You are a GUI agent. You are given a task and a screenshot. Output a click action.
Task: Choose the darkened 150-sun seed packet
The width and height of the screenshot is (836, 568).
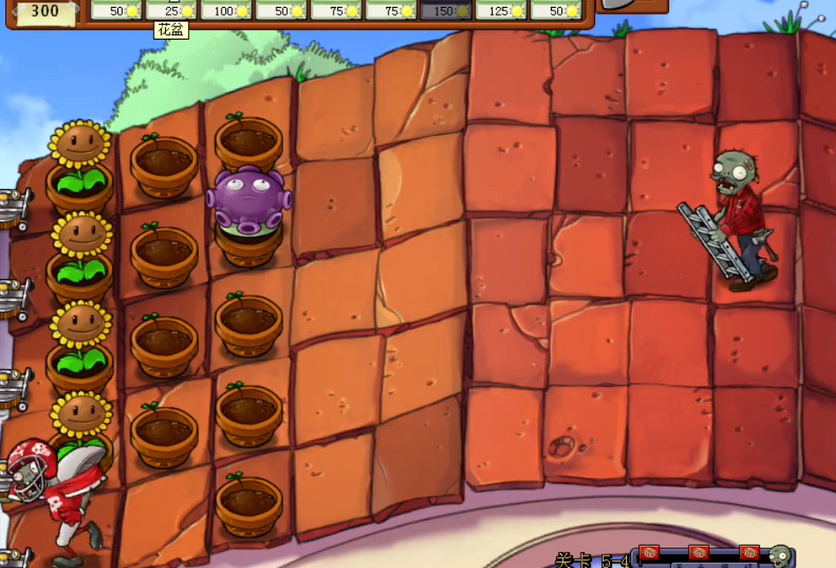point(446,10)
